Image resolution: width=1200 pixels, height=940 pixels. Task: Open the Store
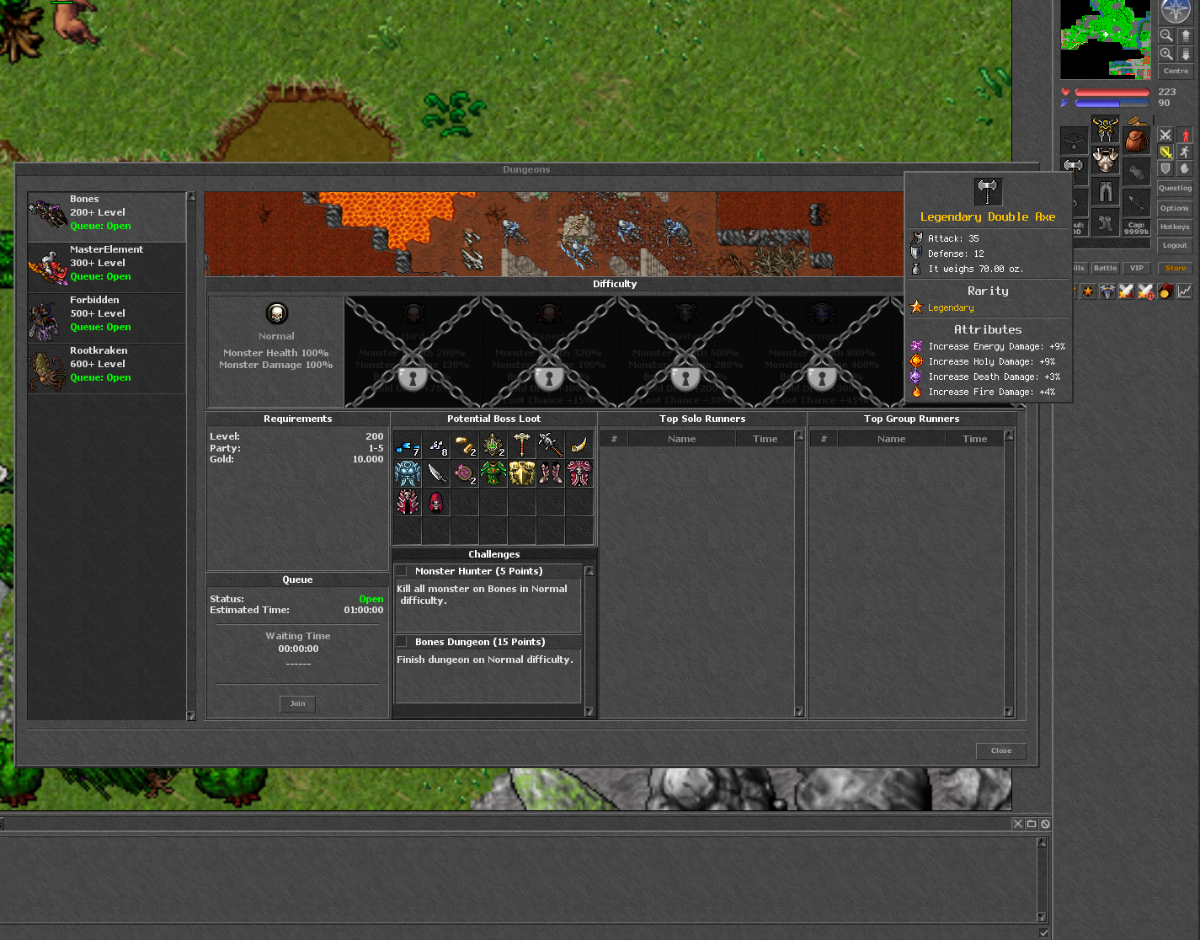(x=1174, y=268)
